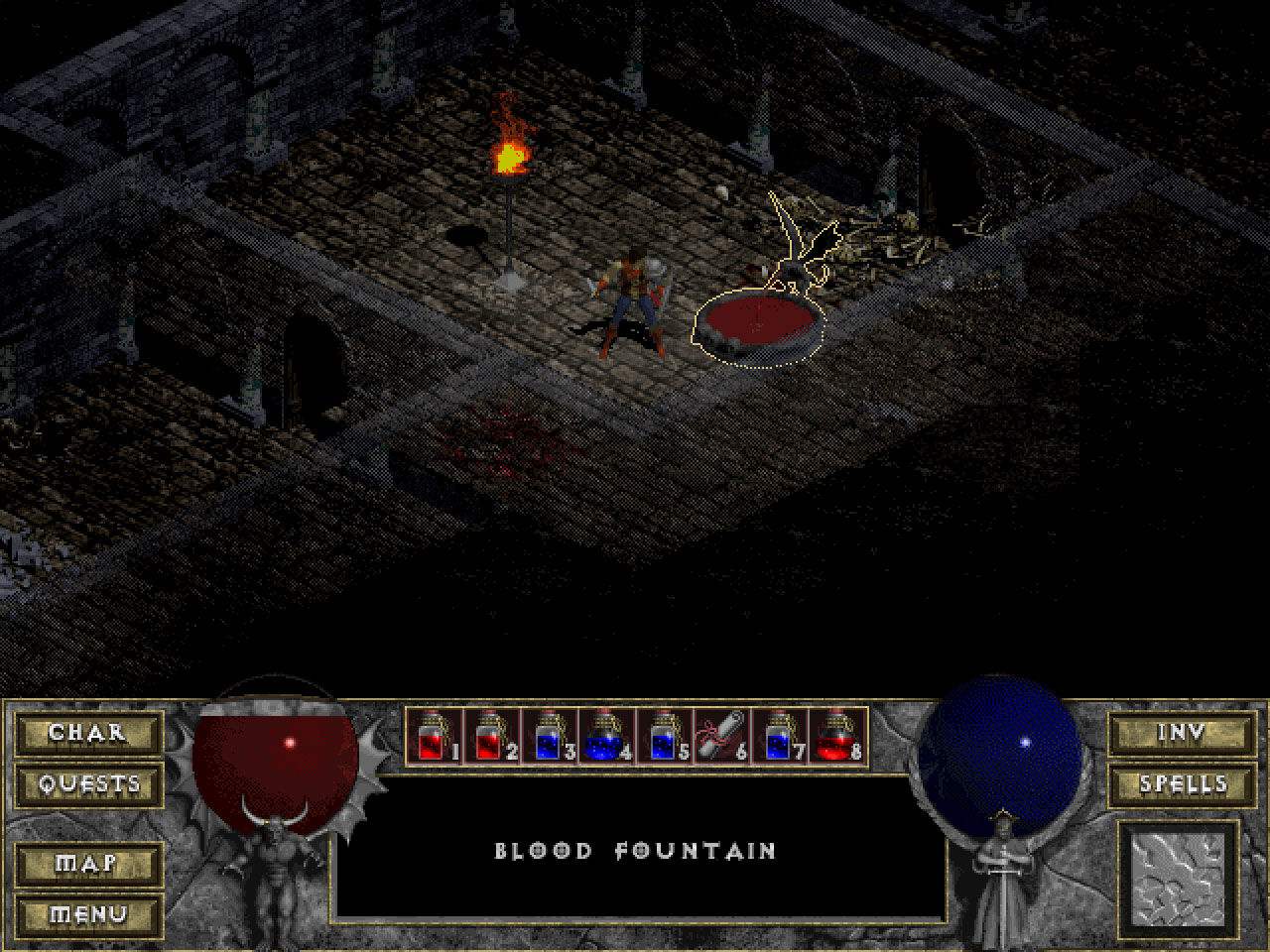The width and height of the screenshot is (1270, 952).
Task: Open the CHAR character sheet
Action: (x=88, y=734)
